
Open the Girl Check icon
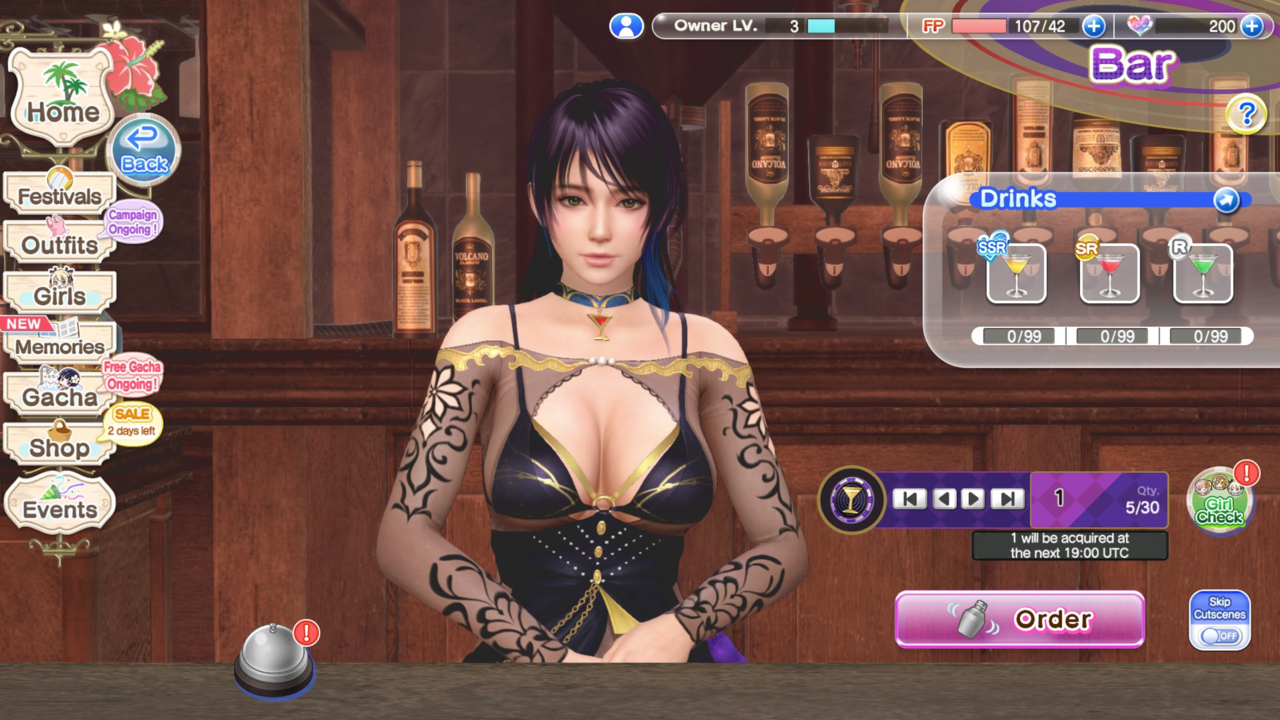1220,502
